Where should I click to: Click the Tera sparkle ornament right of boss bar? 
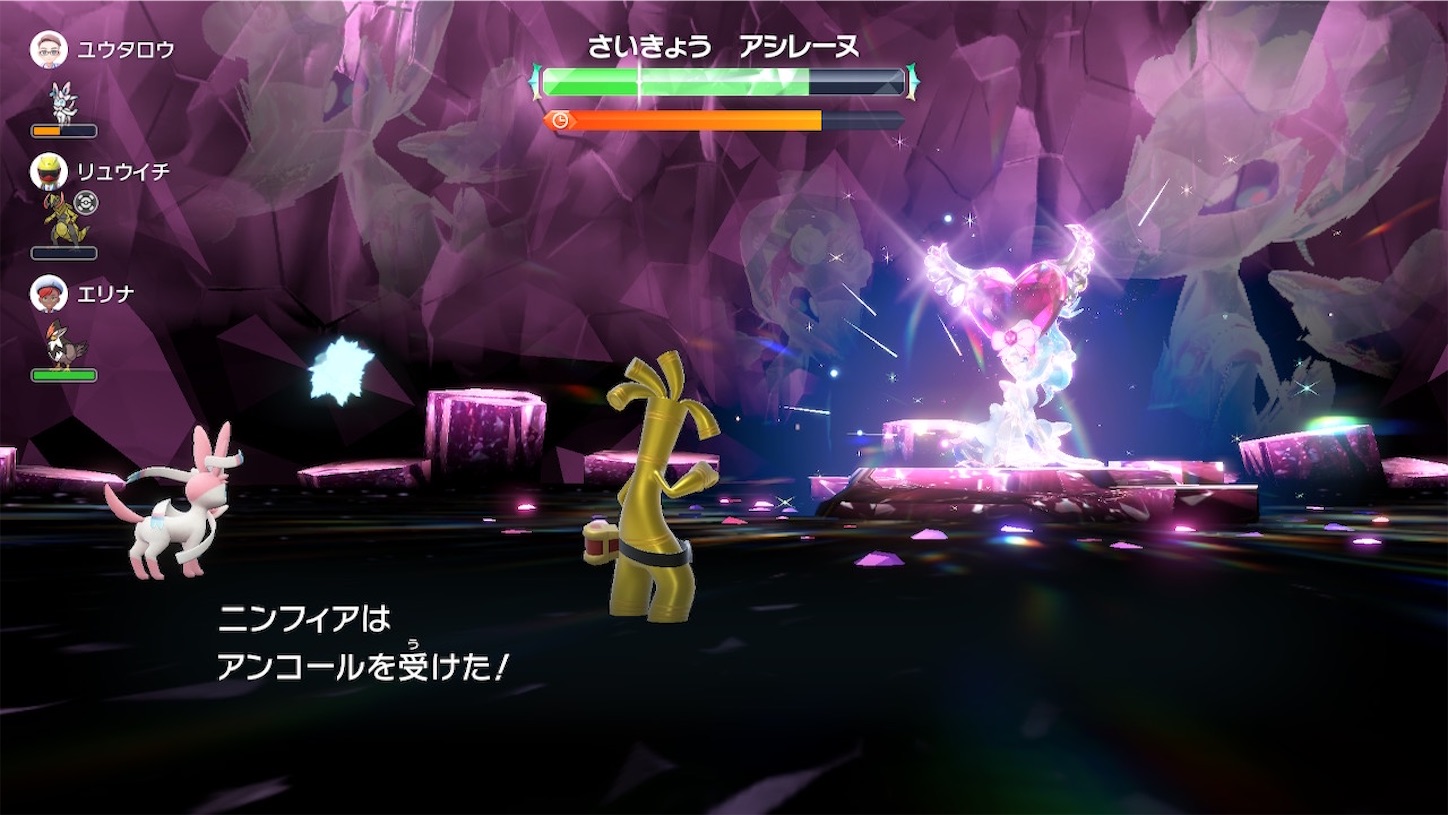[x=910, y=79]
